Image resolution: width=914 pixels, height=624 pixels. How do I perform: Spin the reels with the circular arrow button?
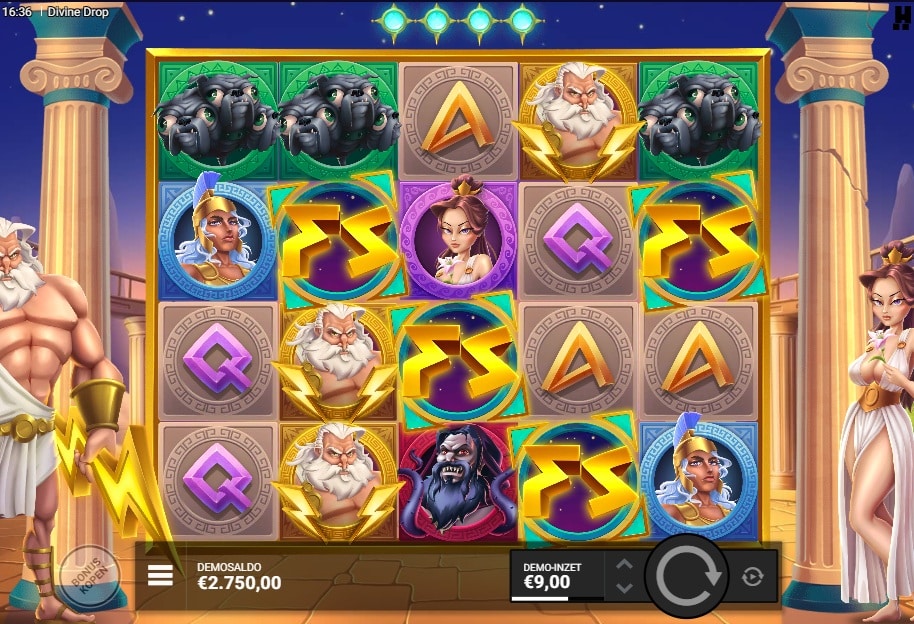[687, 575]
